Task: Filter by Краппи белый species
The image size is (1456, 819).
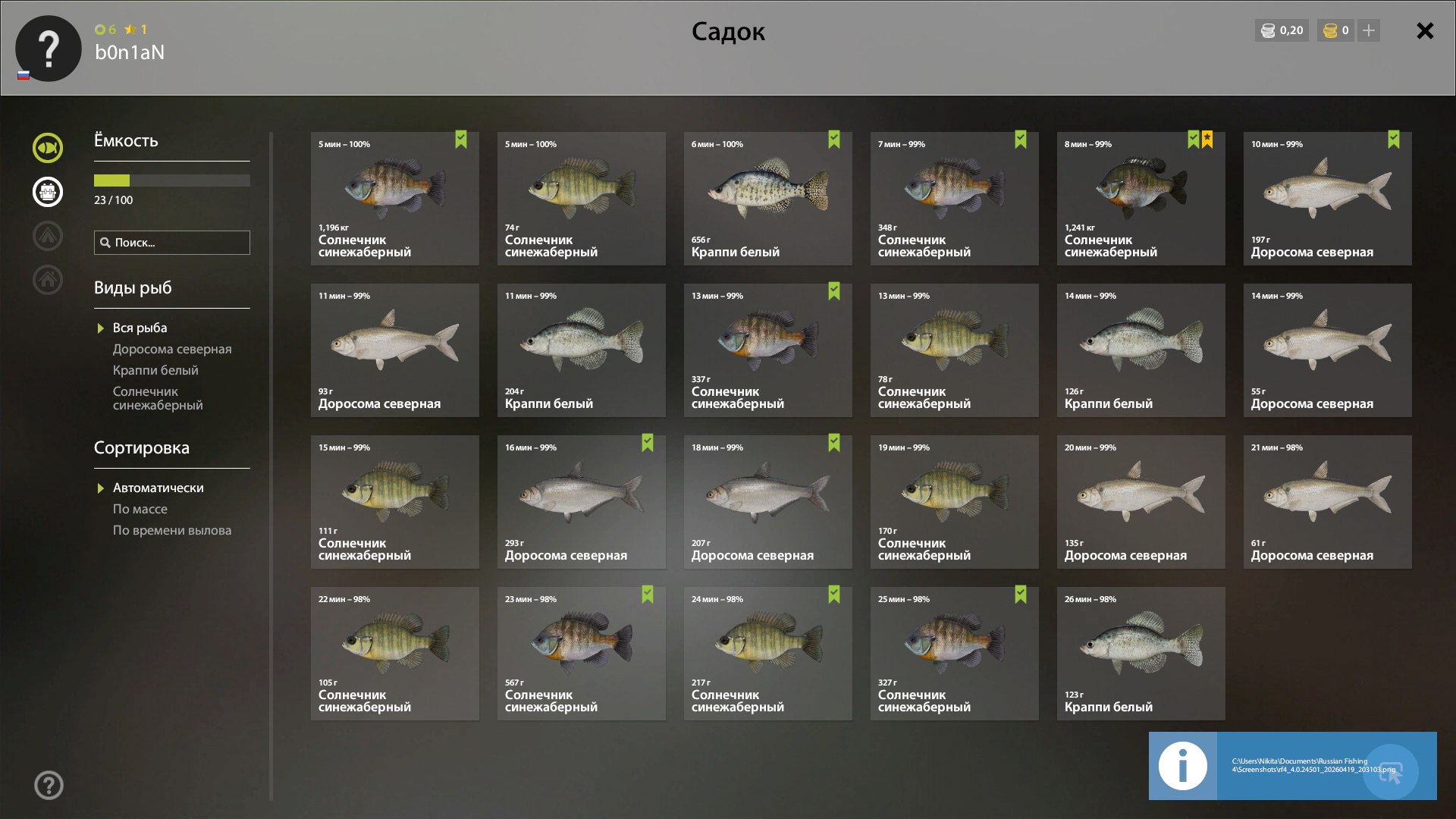Action: click(x=155, y=371)
